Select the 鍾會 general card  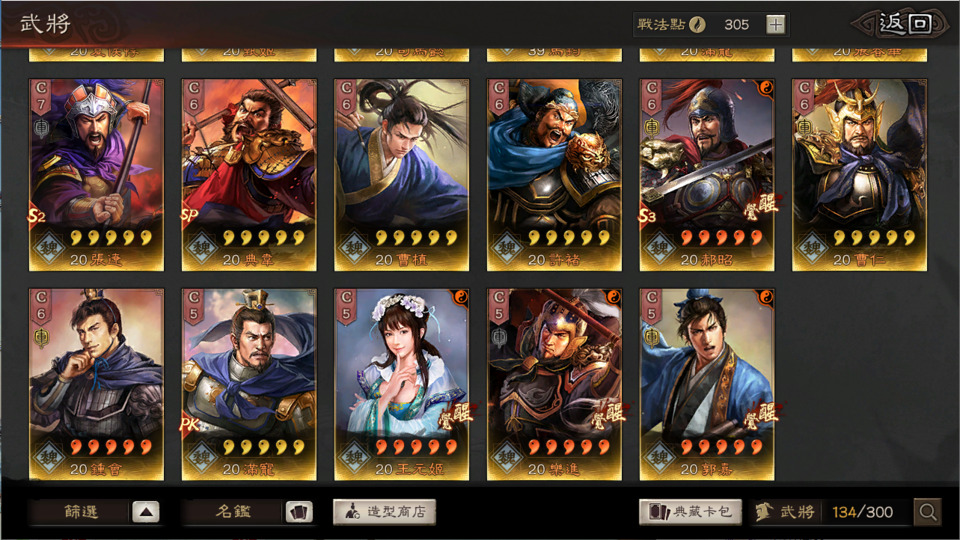click(96, 384)
